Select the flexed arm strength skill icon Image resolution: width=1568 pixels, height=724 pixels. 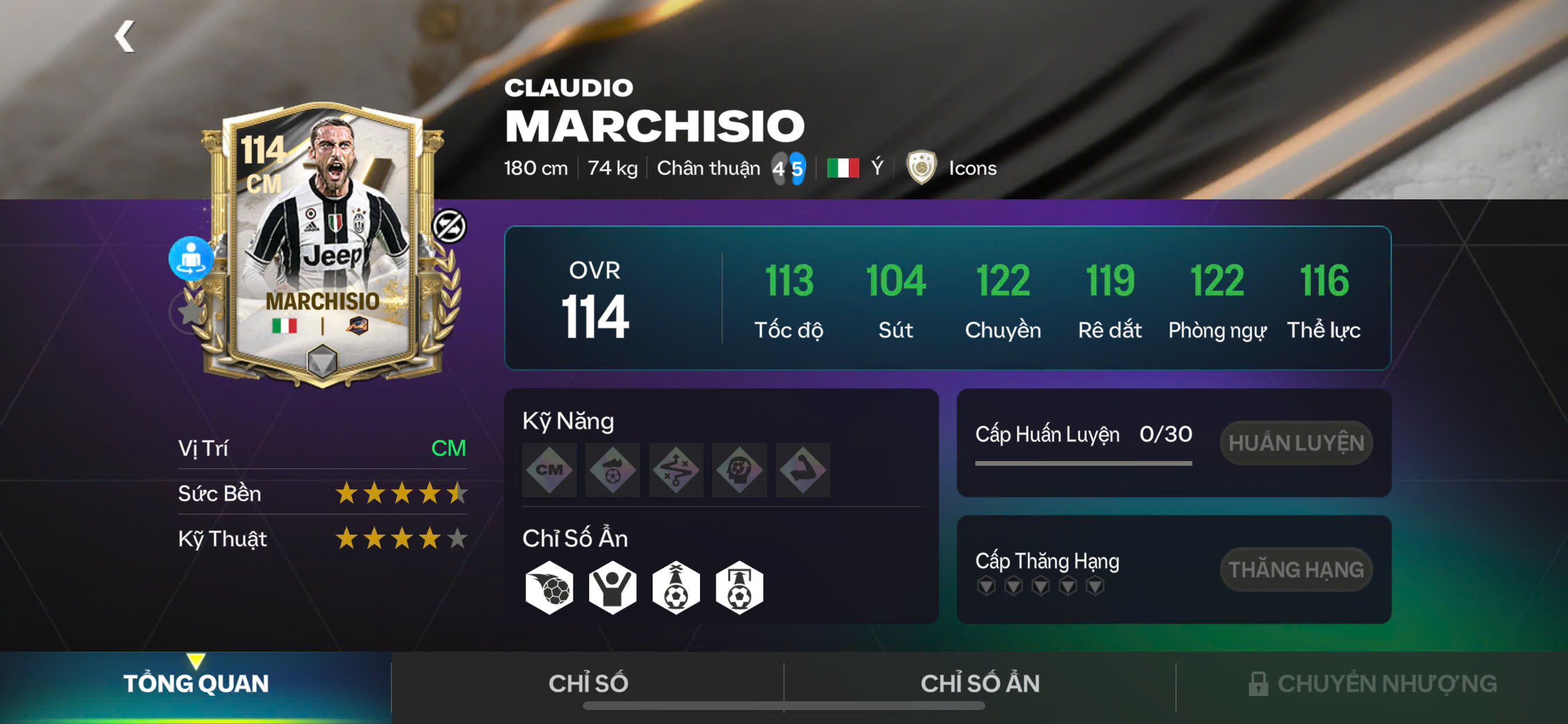pos(802,470)
